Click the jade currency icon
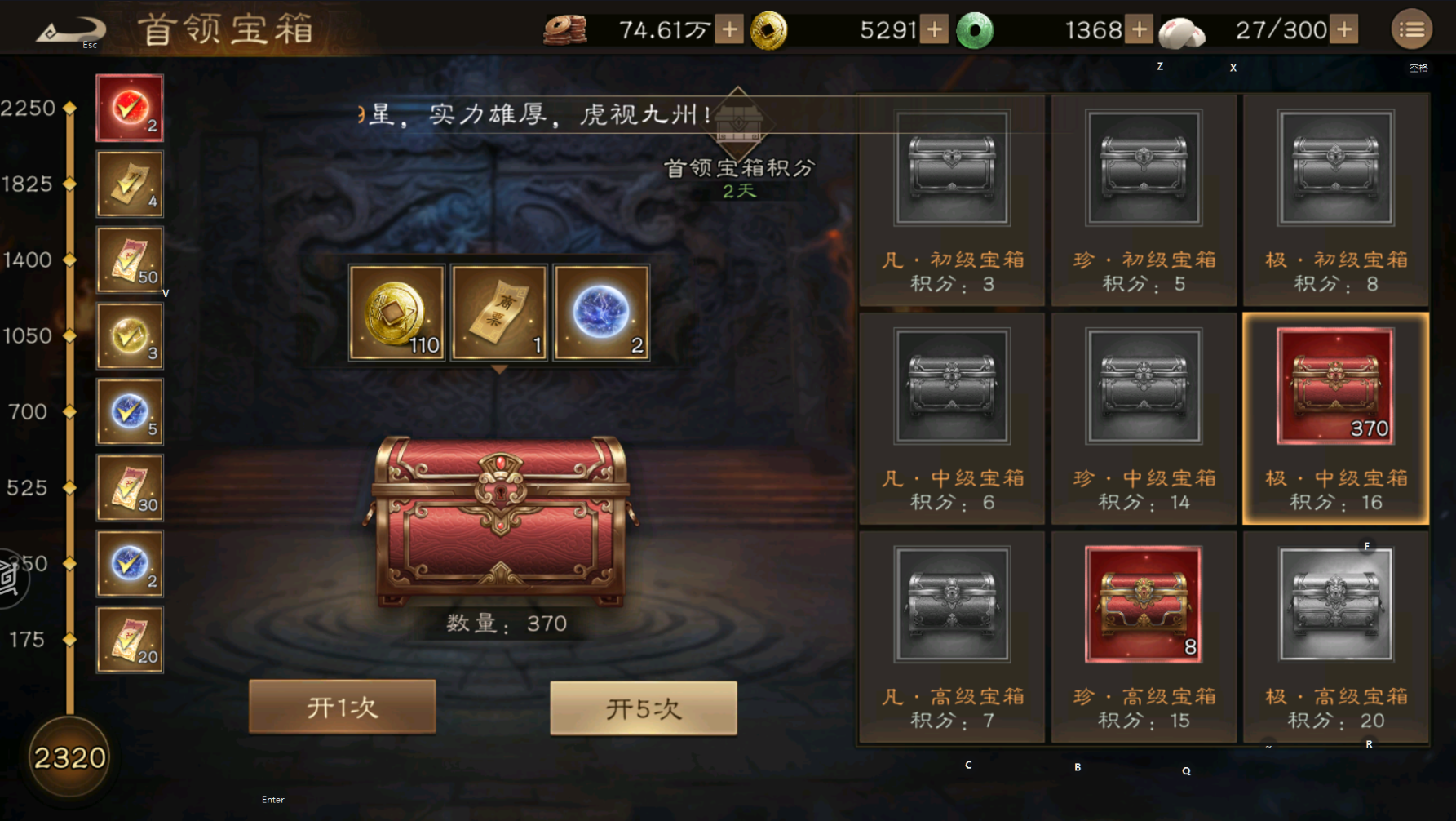Image resolution: width=1456 pixels, height=821 pixels. pyautogui.click(x=976, y=28)
